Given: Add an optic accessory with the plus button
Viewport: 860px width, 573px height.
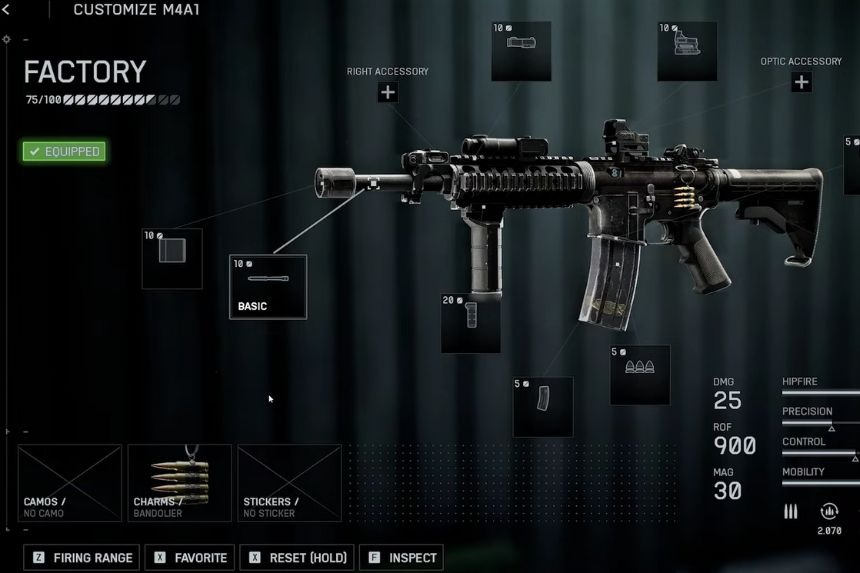Looking at the screenshot, I should (801, 82).
